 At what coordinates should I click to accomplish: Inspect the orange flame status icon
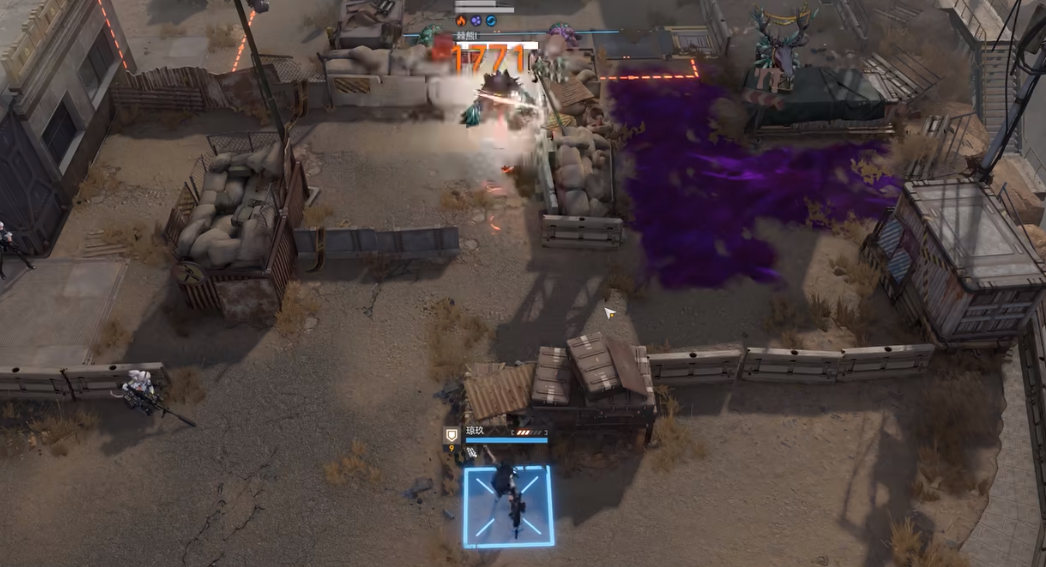461,20
